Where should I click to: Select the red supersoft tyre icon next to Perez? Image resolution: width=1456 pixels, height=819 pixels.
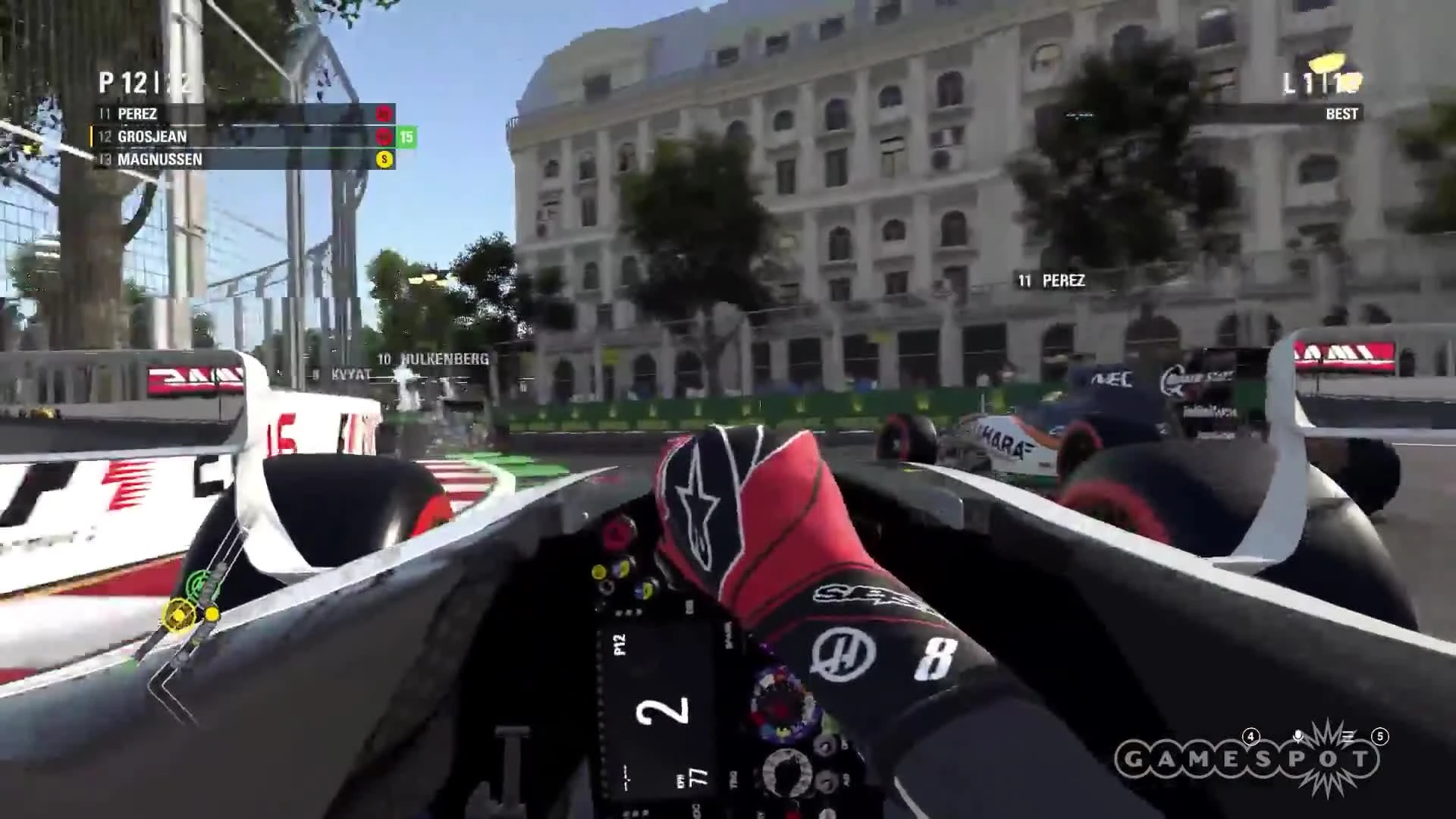(x=385, y=114)
